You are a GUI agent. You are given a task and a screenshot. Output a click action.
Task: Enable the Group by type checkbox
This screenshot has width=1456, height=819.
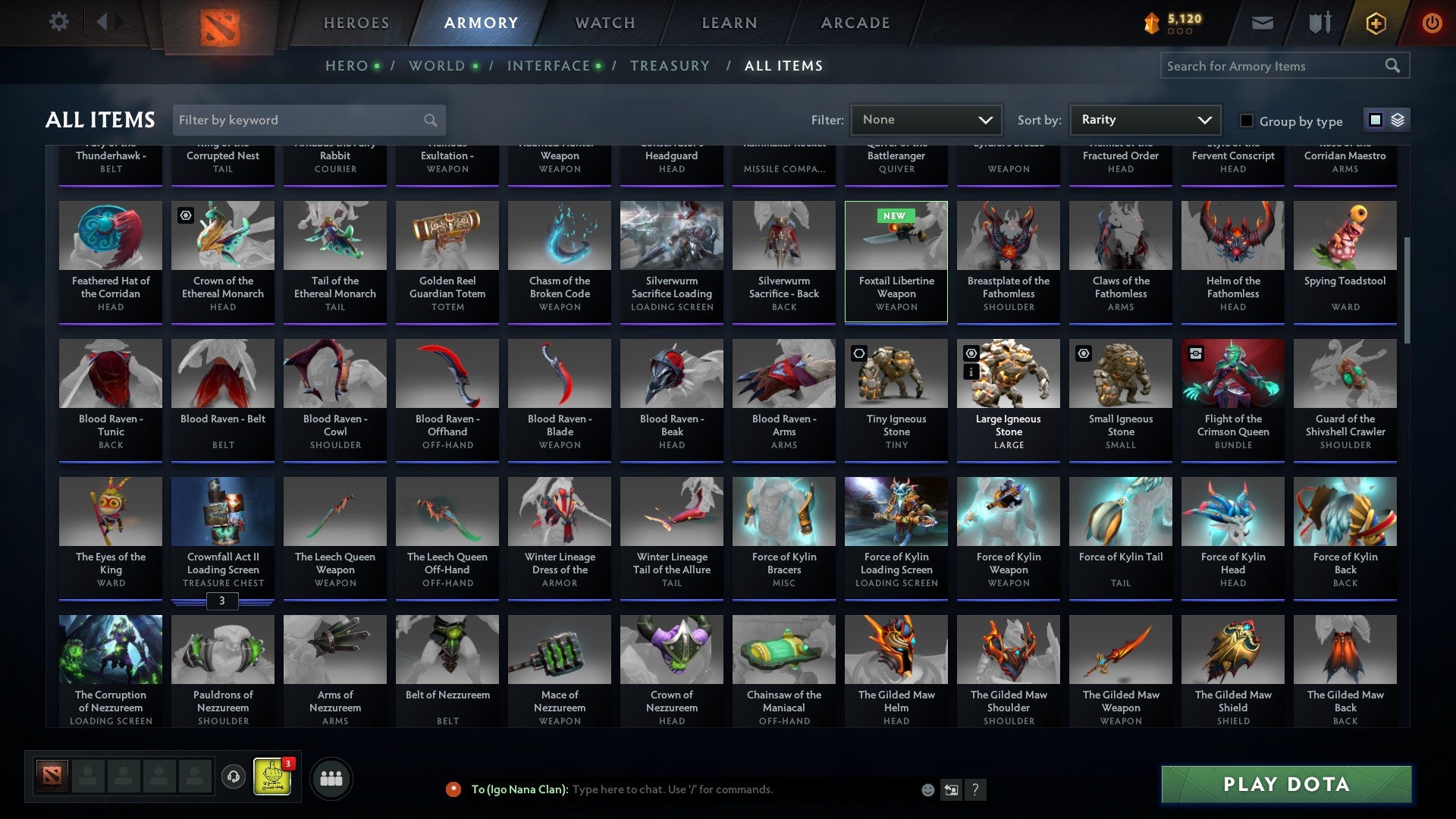[1247, 121]
